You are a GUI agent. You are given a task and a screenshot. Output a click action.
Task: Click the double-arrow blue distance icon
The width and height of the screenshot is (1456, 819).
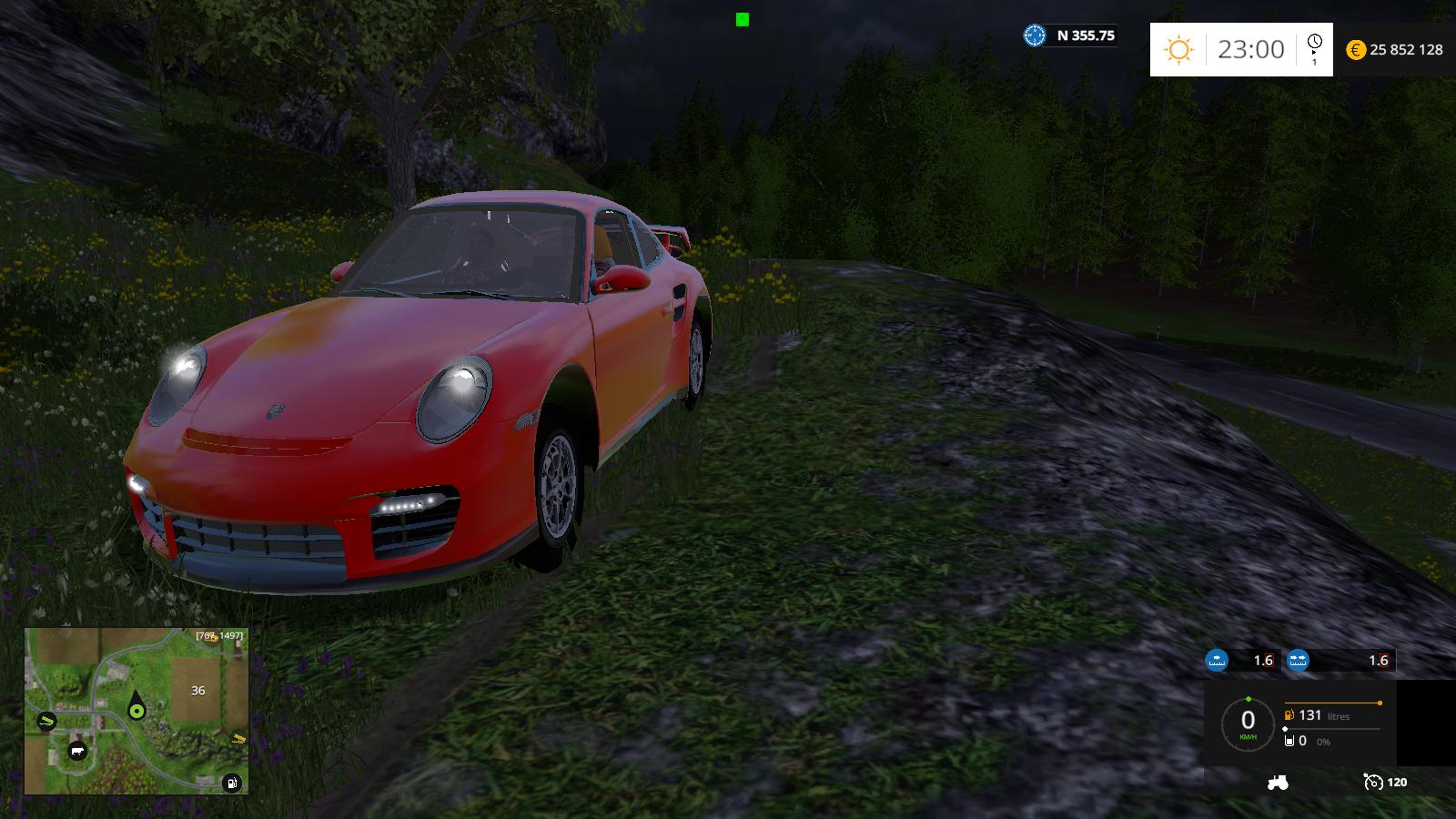click(1299, 661)
